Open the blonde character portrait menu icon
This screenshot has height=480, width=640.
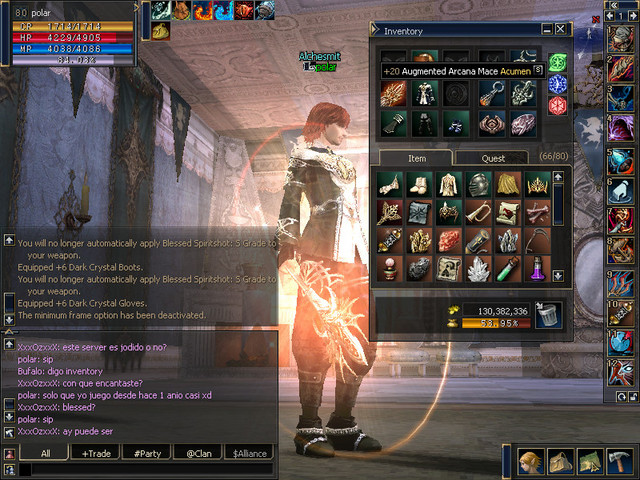click(x=532, y=462)
